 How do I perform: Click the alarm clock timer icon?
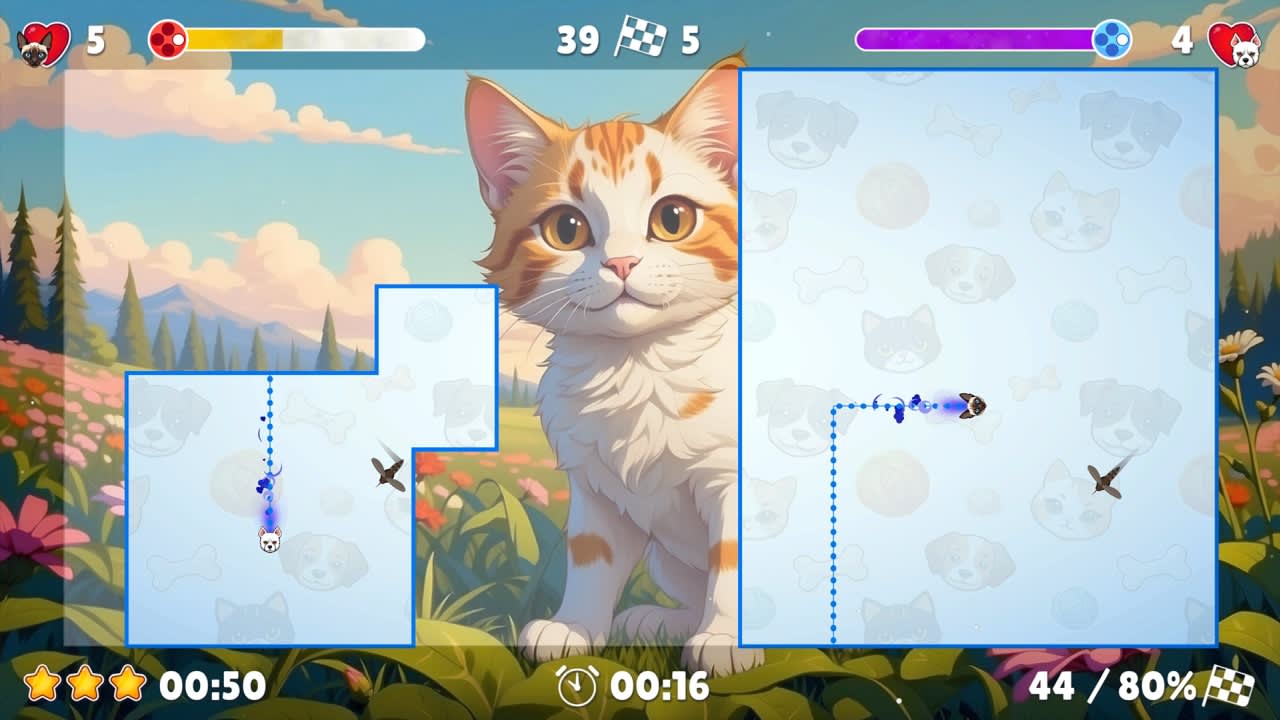coord(576,687)
